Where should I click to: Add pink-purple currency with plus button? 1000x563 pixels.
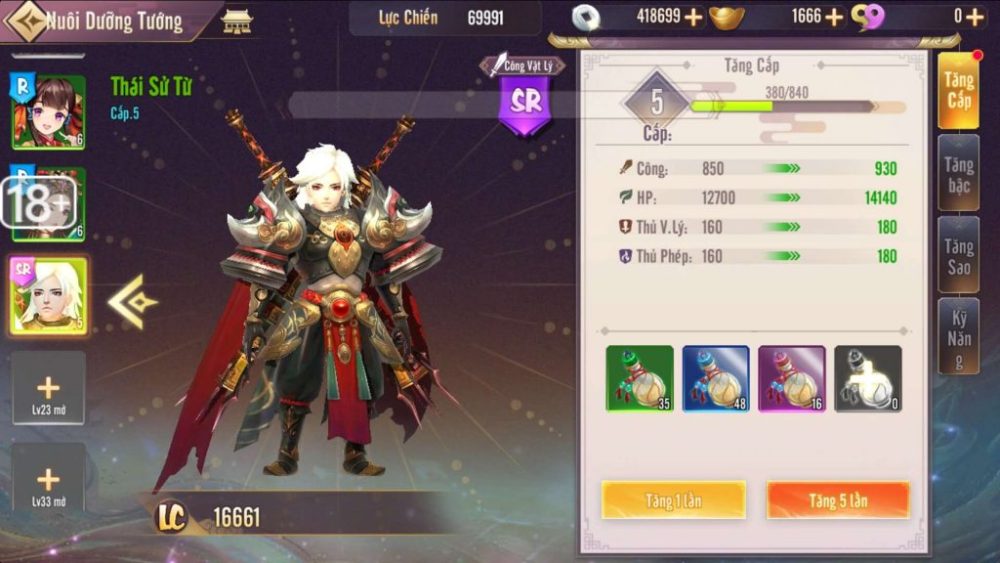click(974, 16)
